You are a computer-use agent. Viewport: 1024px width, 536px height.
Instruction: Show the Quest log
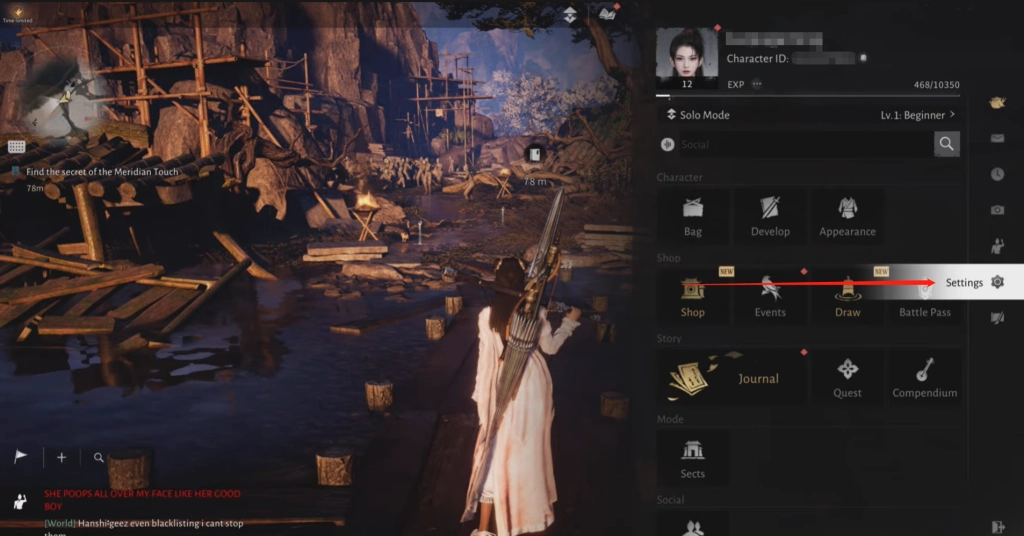[847, 378]
